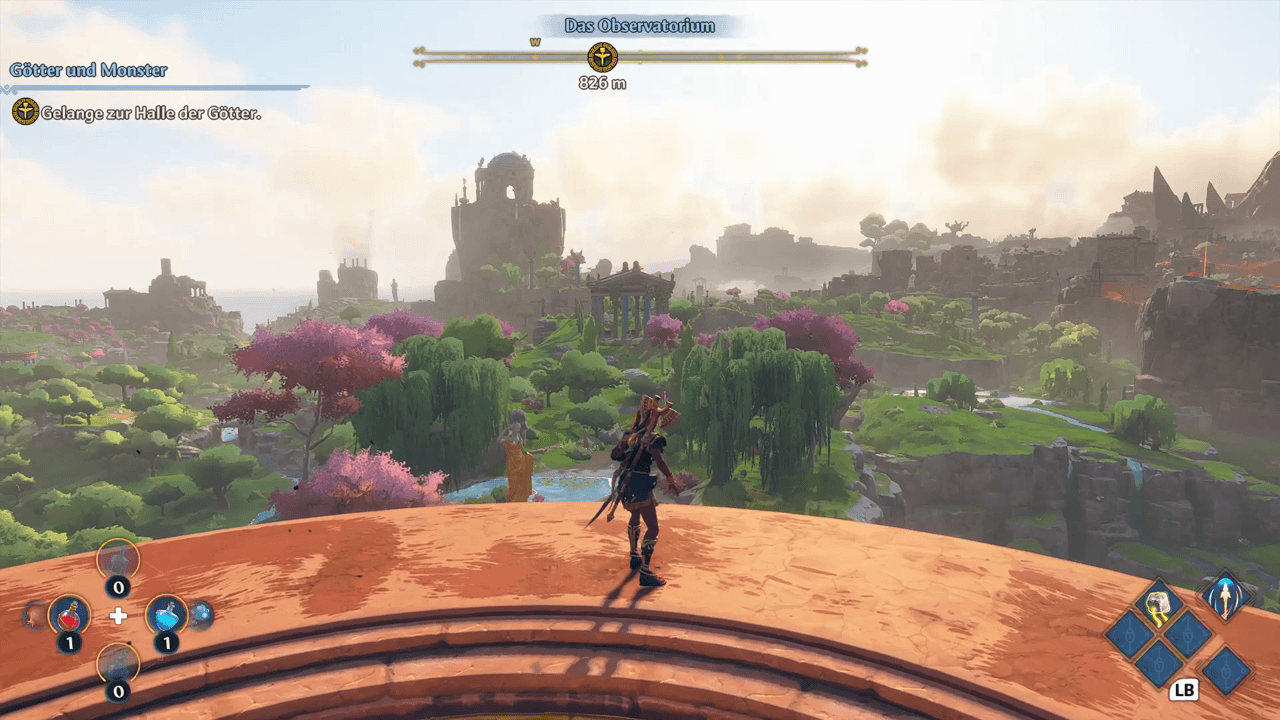The image size is (1280, 720).
Task: Open the Götter und Monster quest tracker
Action: 88,70
